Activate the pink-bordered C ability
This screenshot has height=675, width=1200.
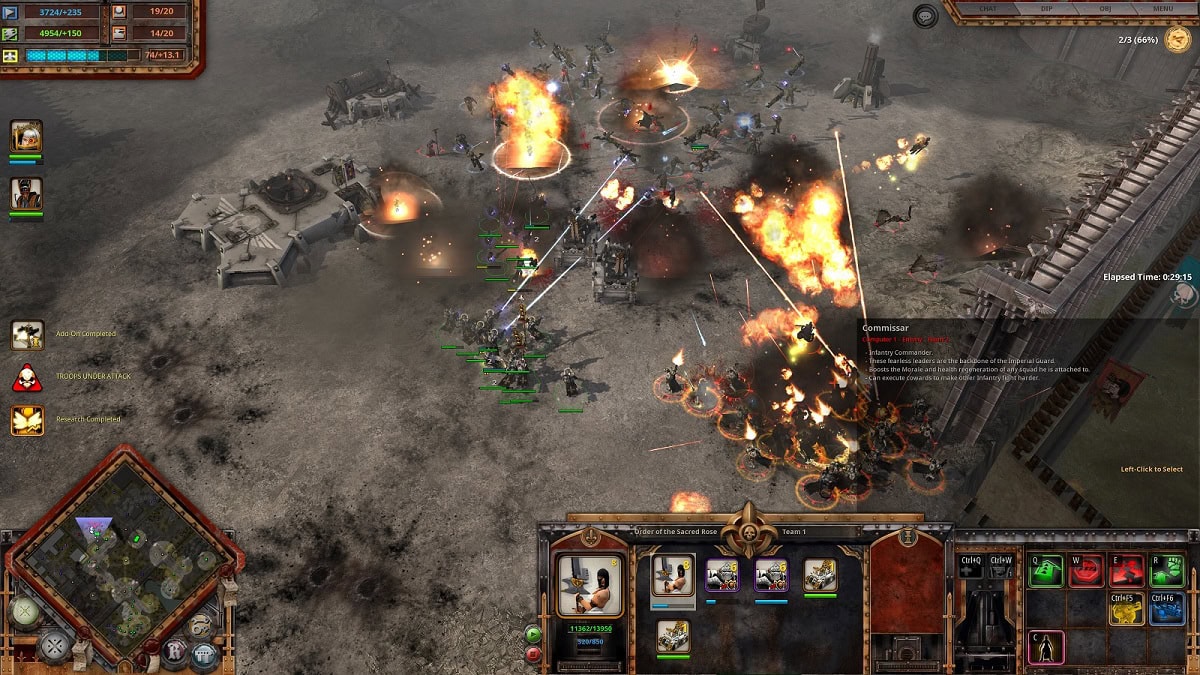1045,647
